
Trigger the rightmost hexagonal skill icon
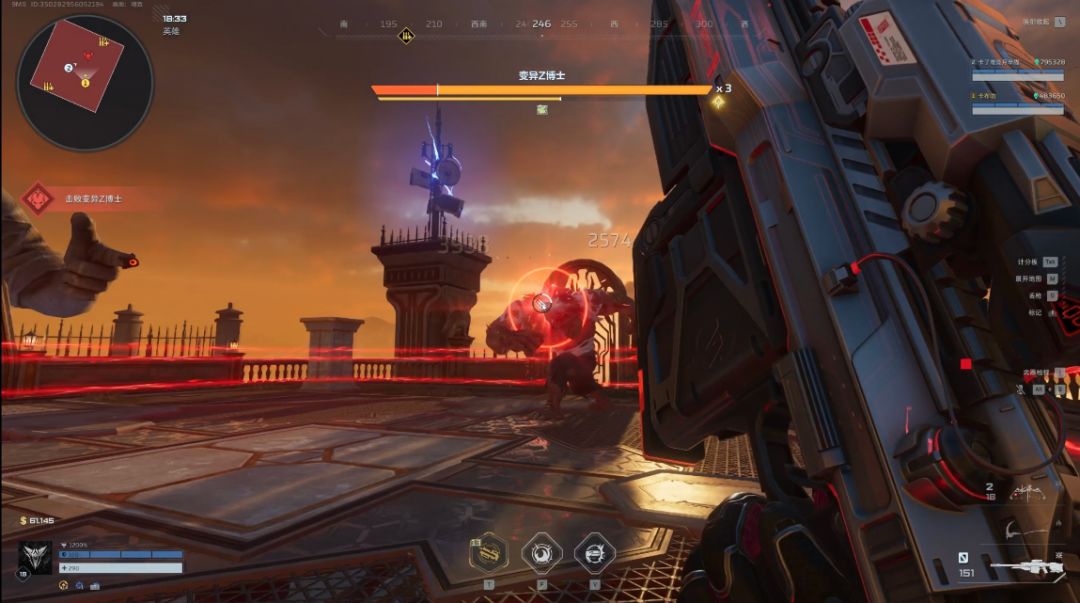[594, 553]
